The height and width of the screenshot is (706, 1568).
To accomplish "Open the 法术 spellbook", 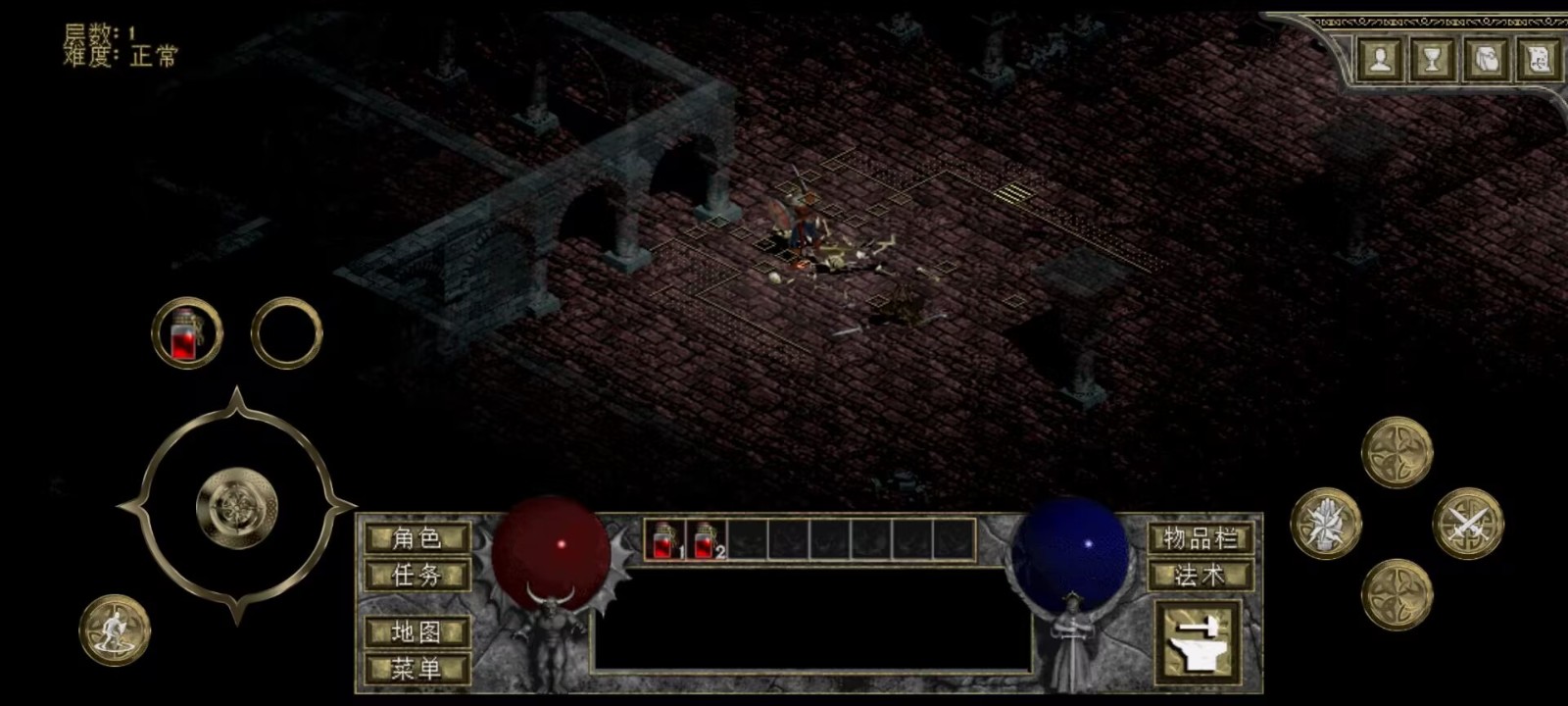I will click(1200, 576).
